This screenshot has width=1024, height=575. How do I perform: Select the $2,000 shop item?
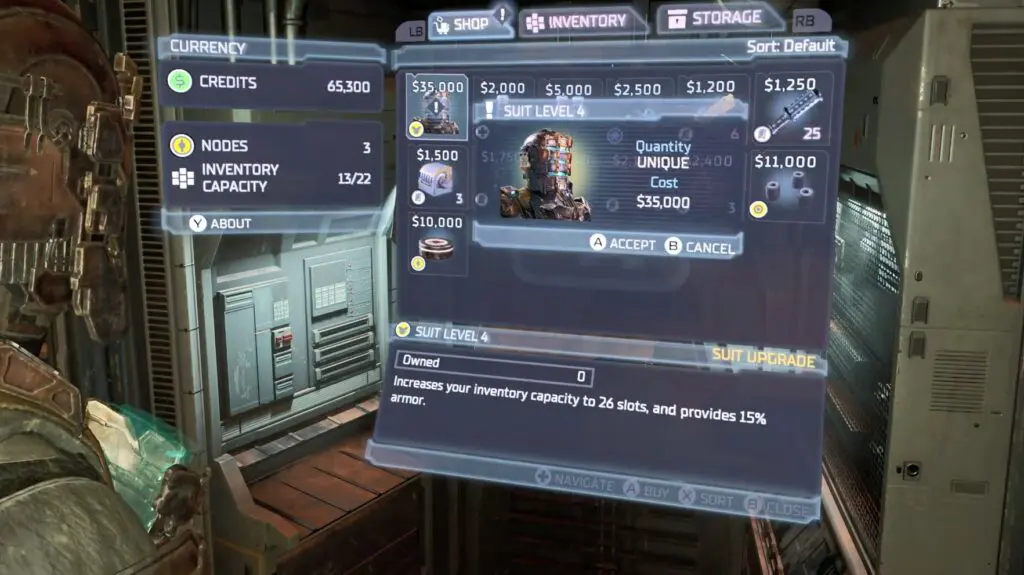pos(502,88)
